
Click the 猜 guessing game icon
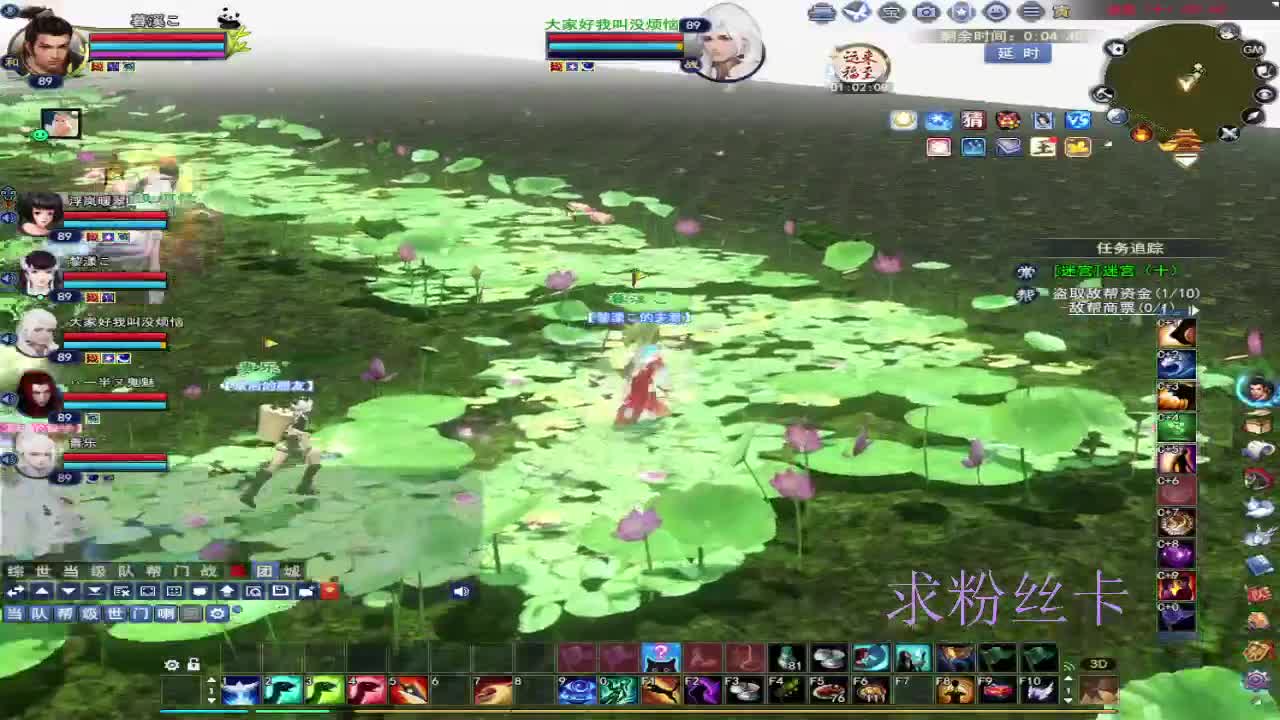click(973, 121)
